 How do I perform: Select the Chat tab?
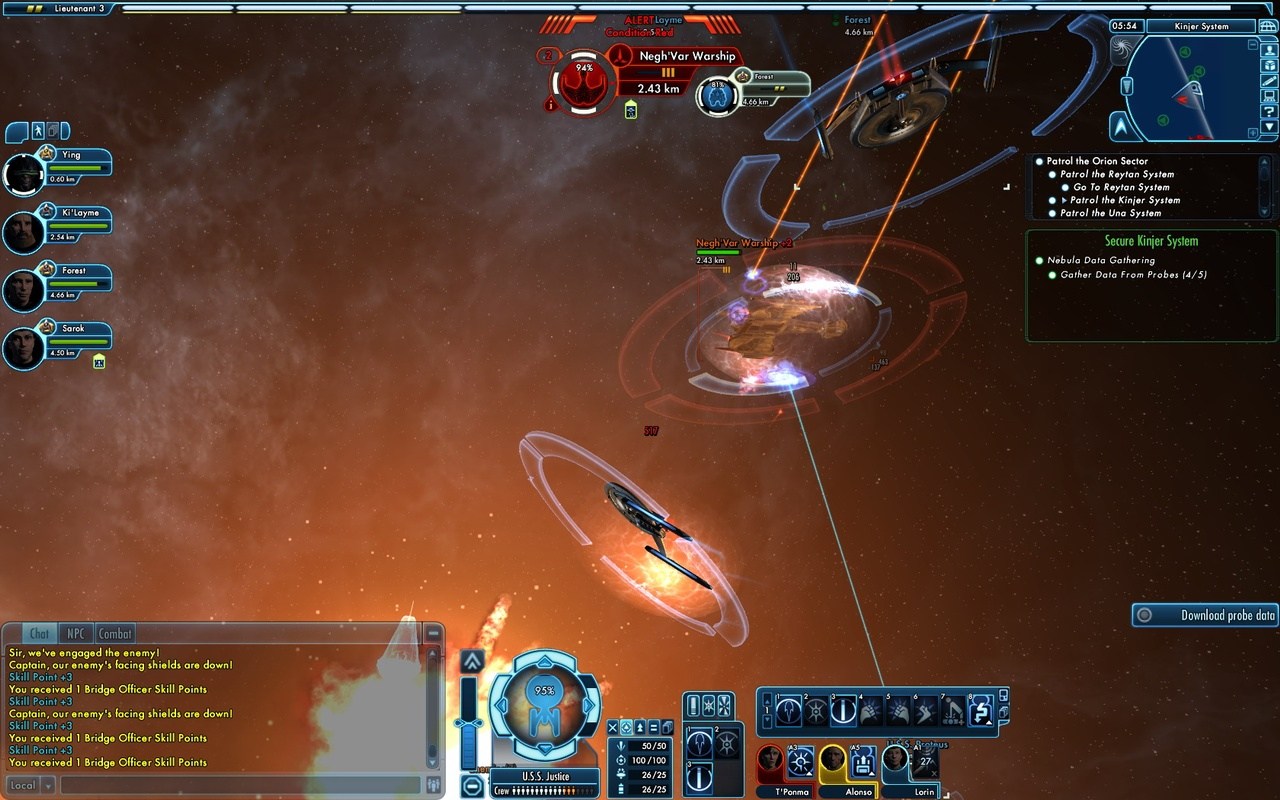[39, 633]
